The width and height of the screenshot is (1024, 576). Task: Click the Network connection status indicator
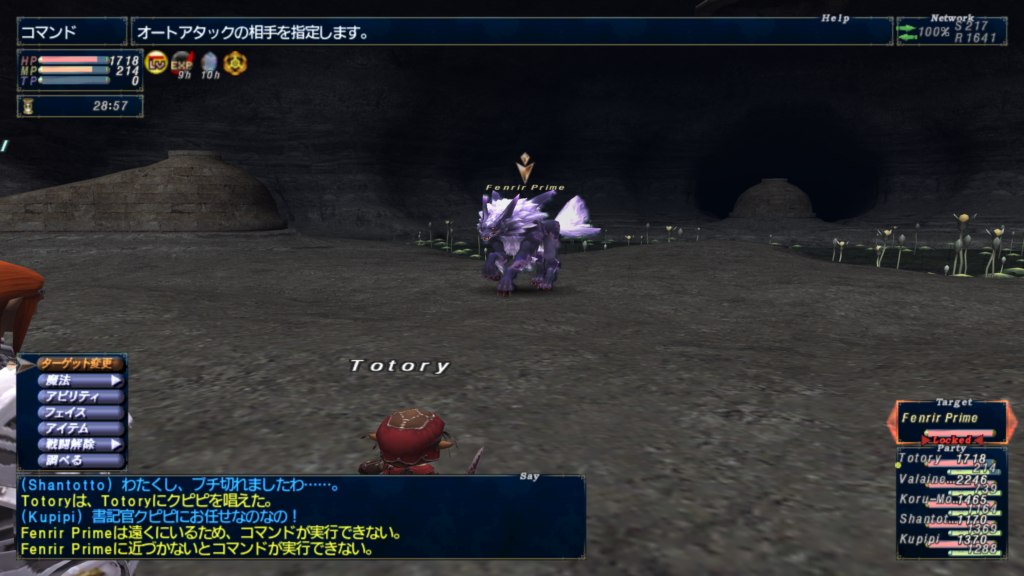[x=950, y=31]
